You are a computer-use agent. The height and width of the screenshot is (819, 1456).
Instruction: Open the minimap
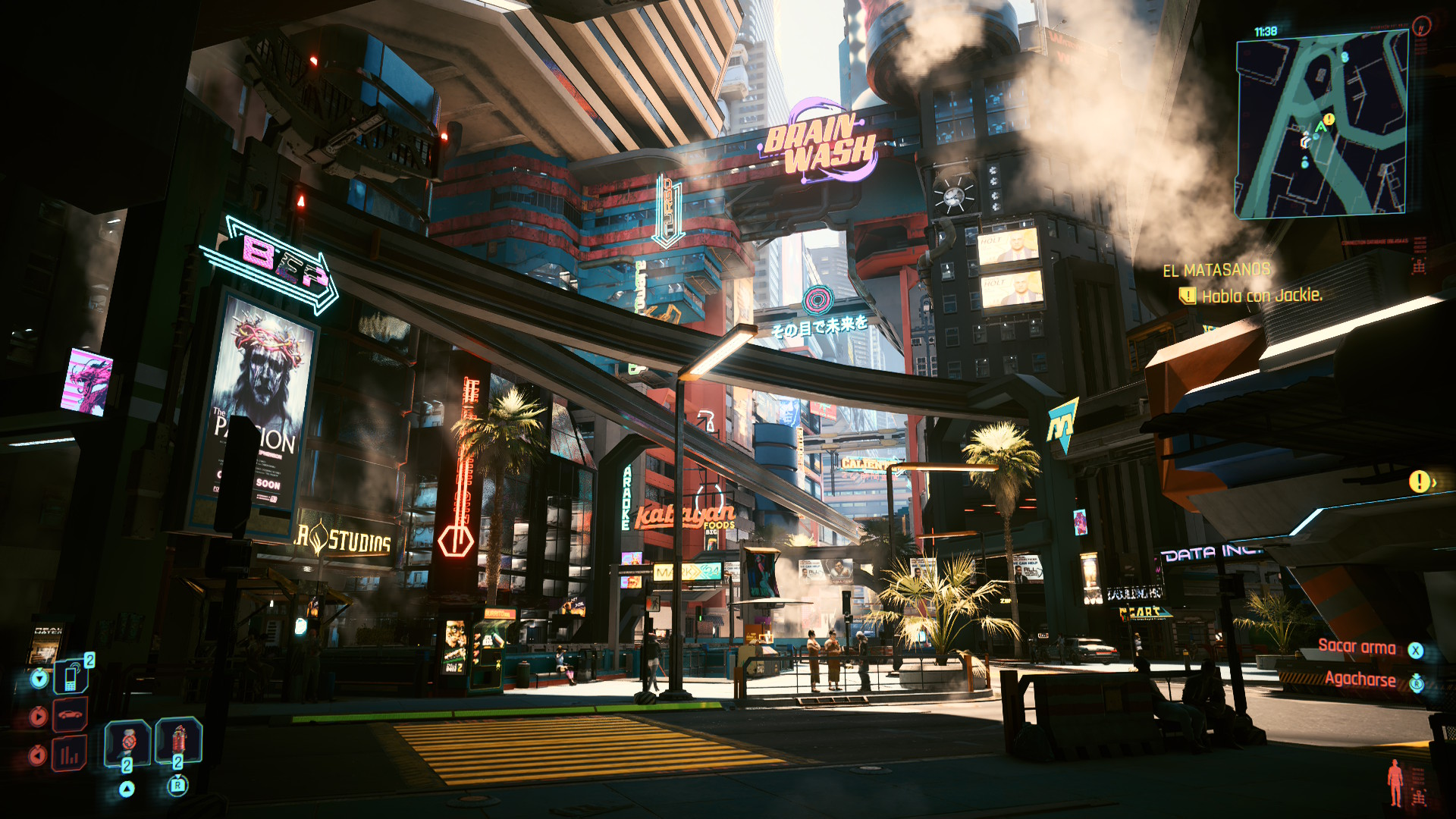click(x=1322, y=126)
